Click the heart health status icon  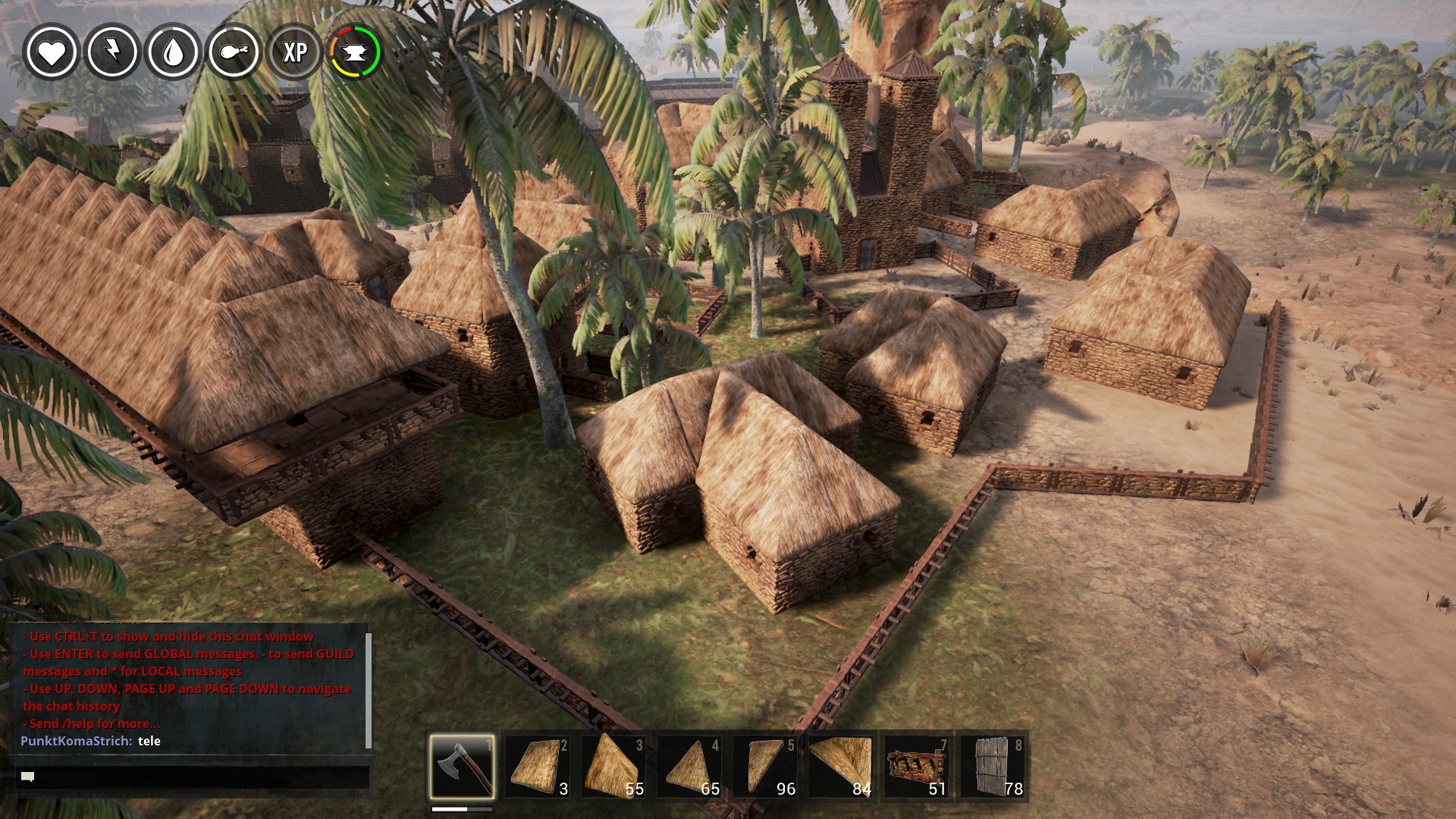52,52
